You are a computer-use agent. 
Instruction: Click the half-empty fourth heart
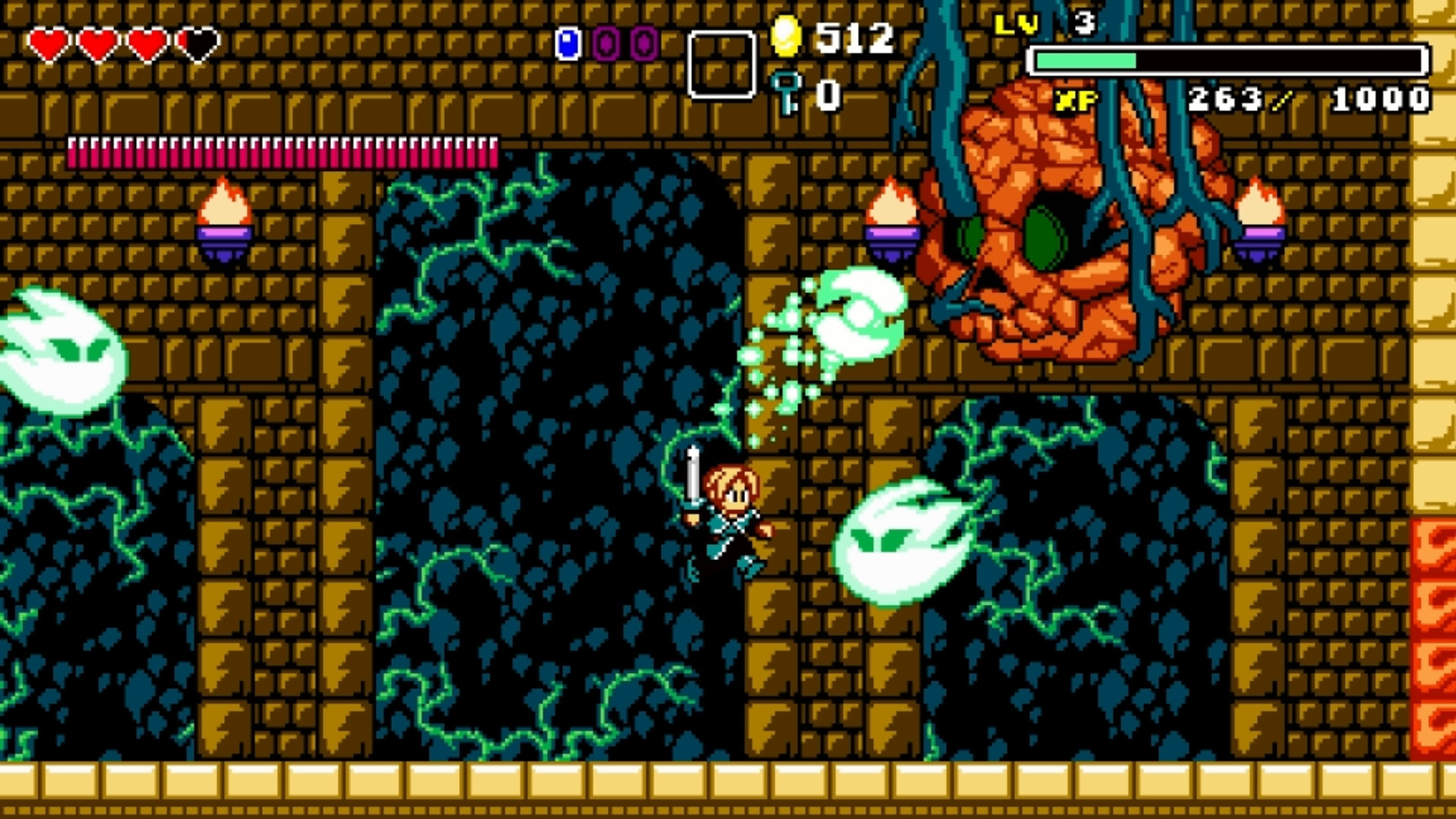[196, 41]
